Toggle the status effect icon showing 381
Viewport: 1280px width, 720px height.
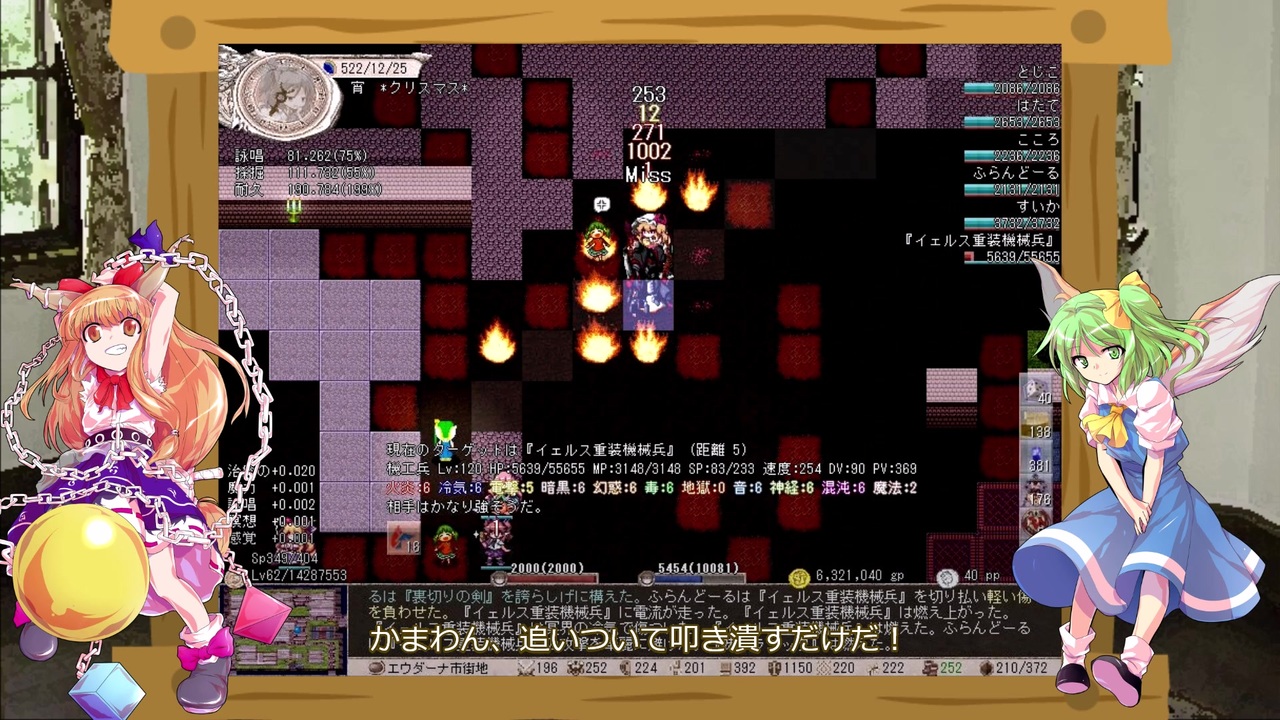click(x=1034, y=455)
